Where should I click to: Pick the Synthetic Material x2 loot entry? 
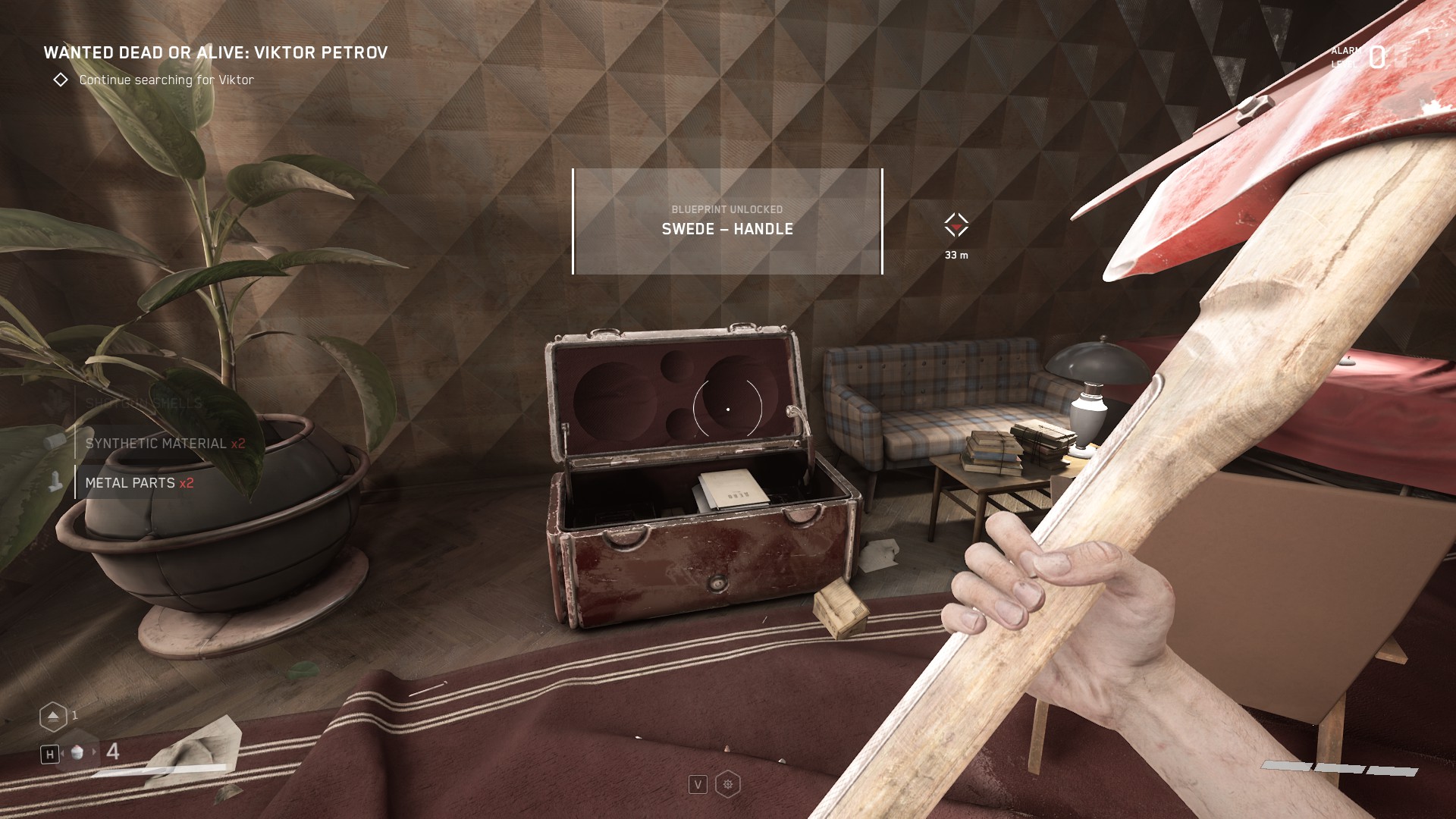[165, 444]
